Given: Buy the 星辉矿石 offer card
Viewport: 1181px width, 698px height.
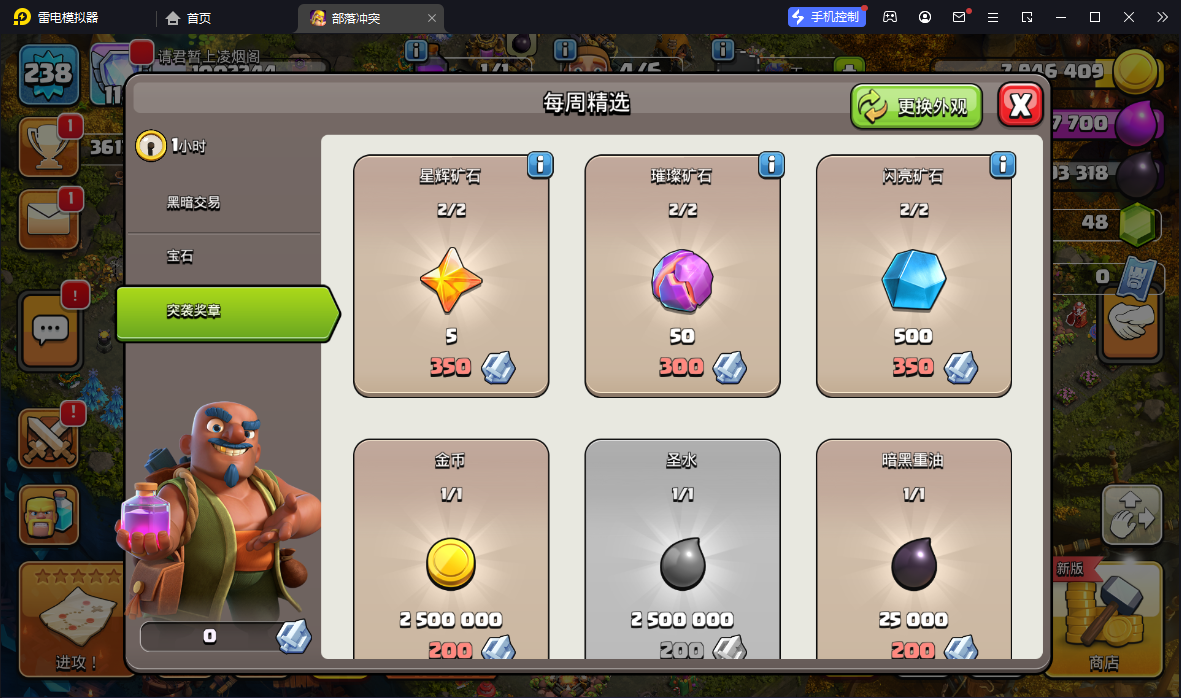Looking at the screenshot, I should pos(451,276).
